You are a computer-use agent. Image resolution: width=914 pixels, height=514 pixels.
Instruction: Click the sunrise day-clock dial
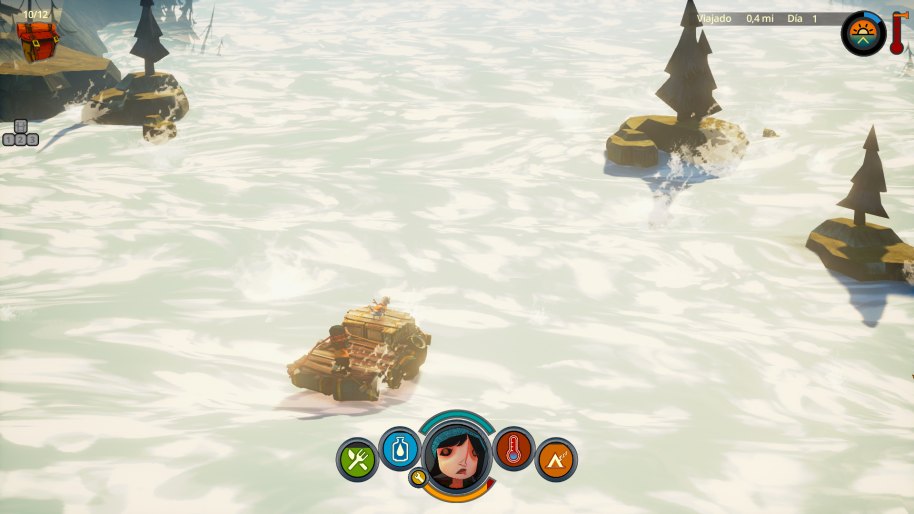click(862, 34)
